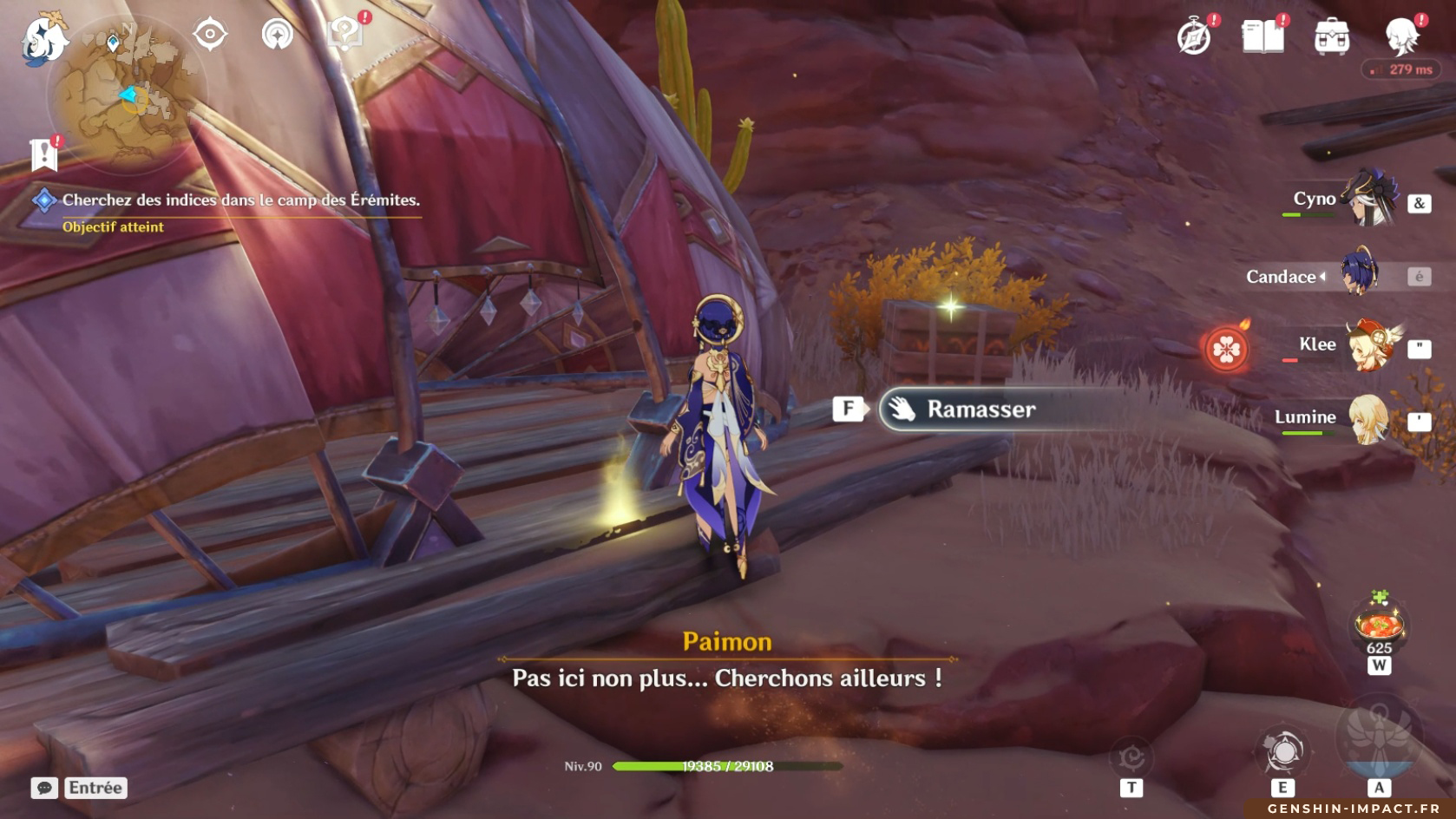The image size is (1456, 819).
Task: Switch to party member Lumine
Action: [1367, 419]
